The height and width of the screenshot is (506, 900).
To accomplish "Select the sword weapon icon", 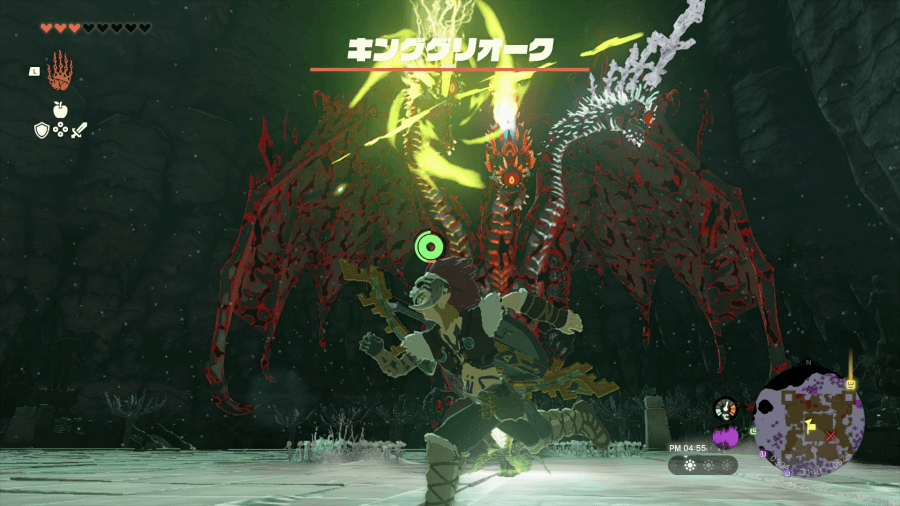I will (79, 129).
